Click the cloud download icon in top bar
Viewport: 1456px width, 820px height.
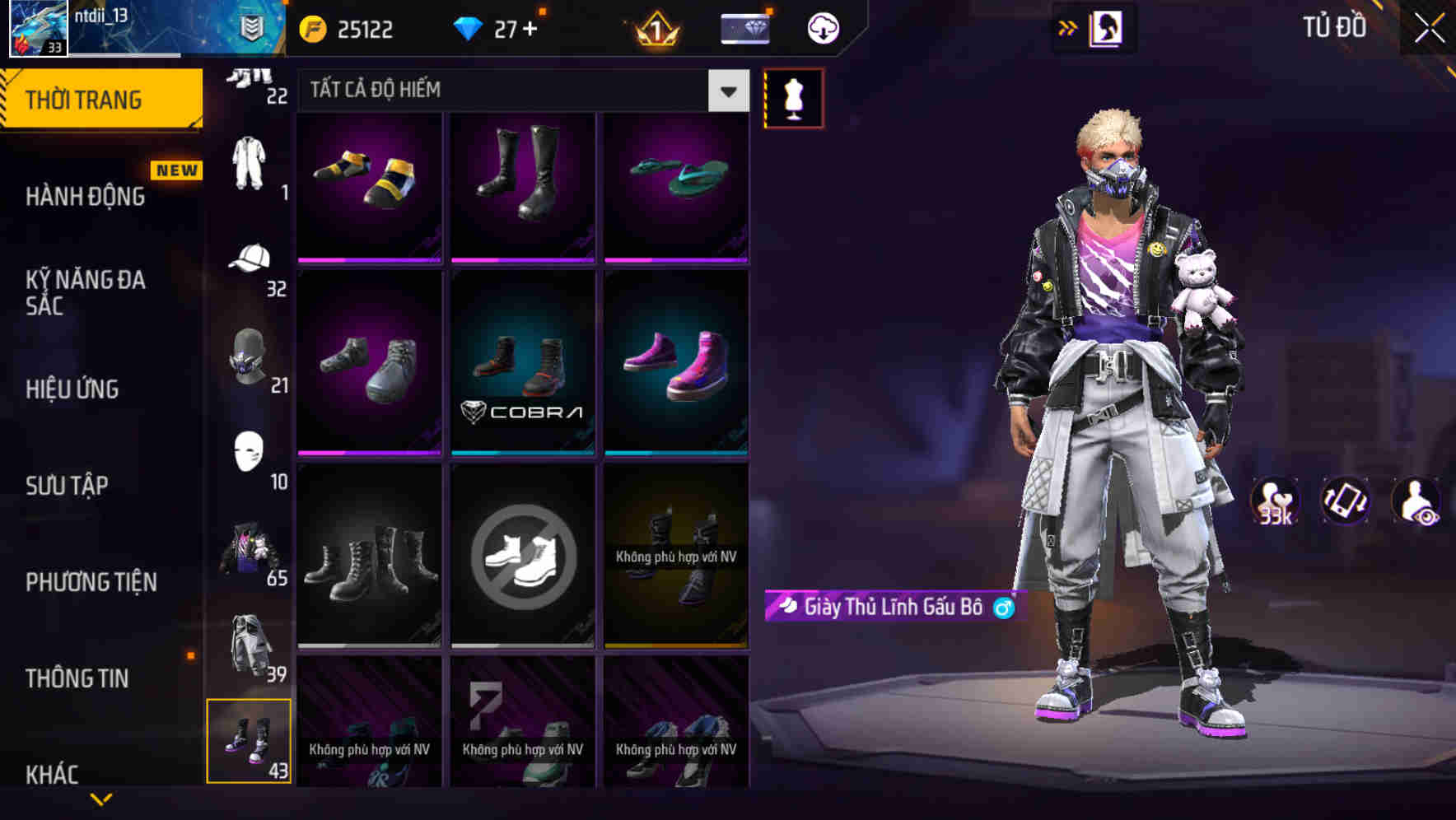[x=820, y=27]
